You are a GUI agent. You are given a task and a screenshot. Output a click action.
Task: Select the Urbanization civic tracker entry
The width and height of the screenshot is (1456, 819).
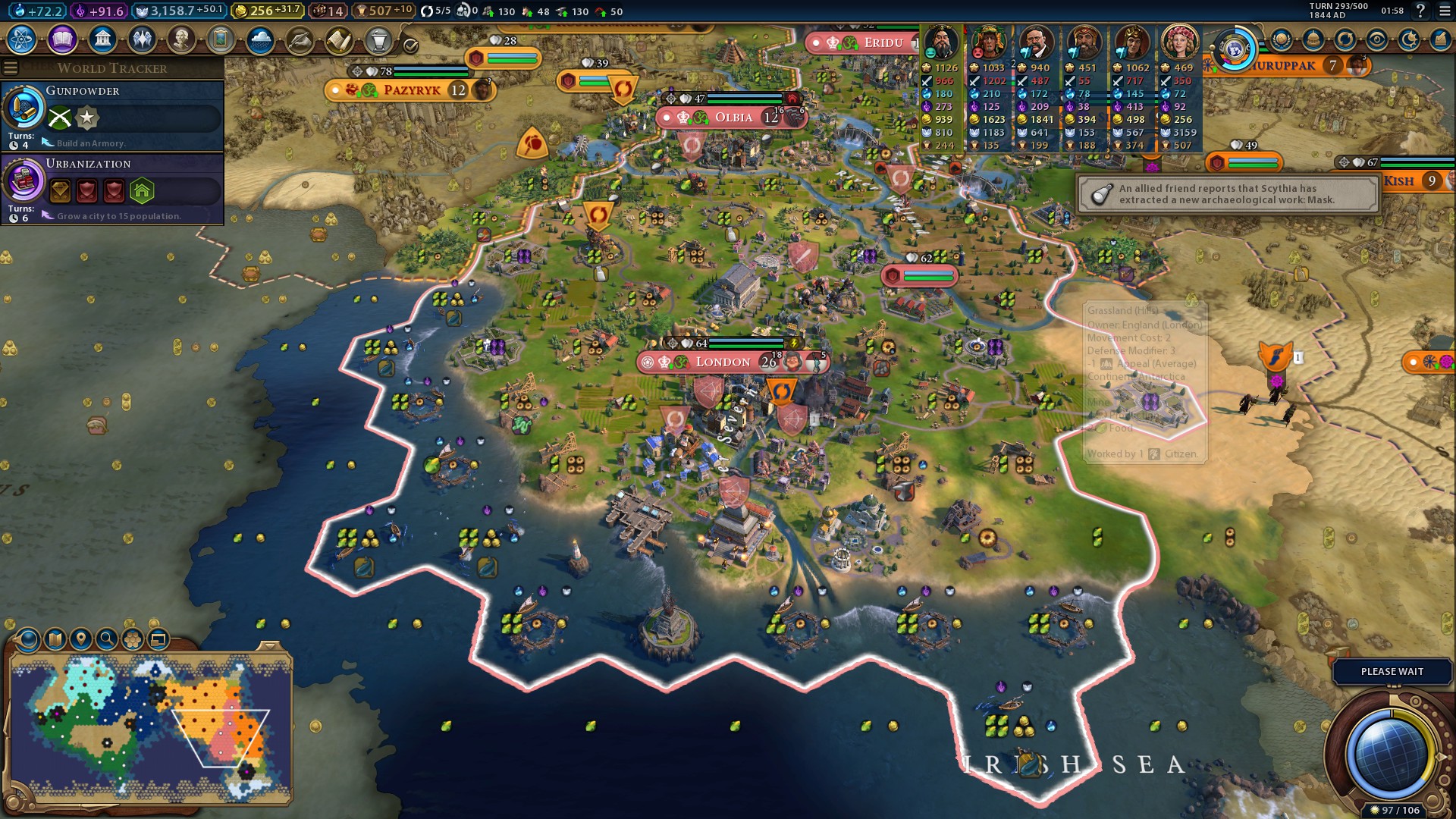tap(112, 188)
